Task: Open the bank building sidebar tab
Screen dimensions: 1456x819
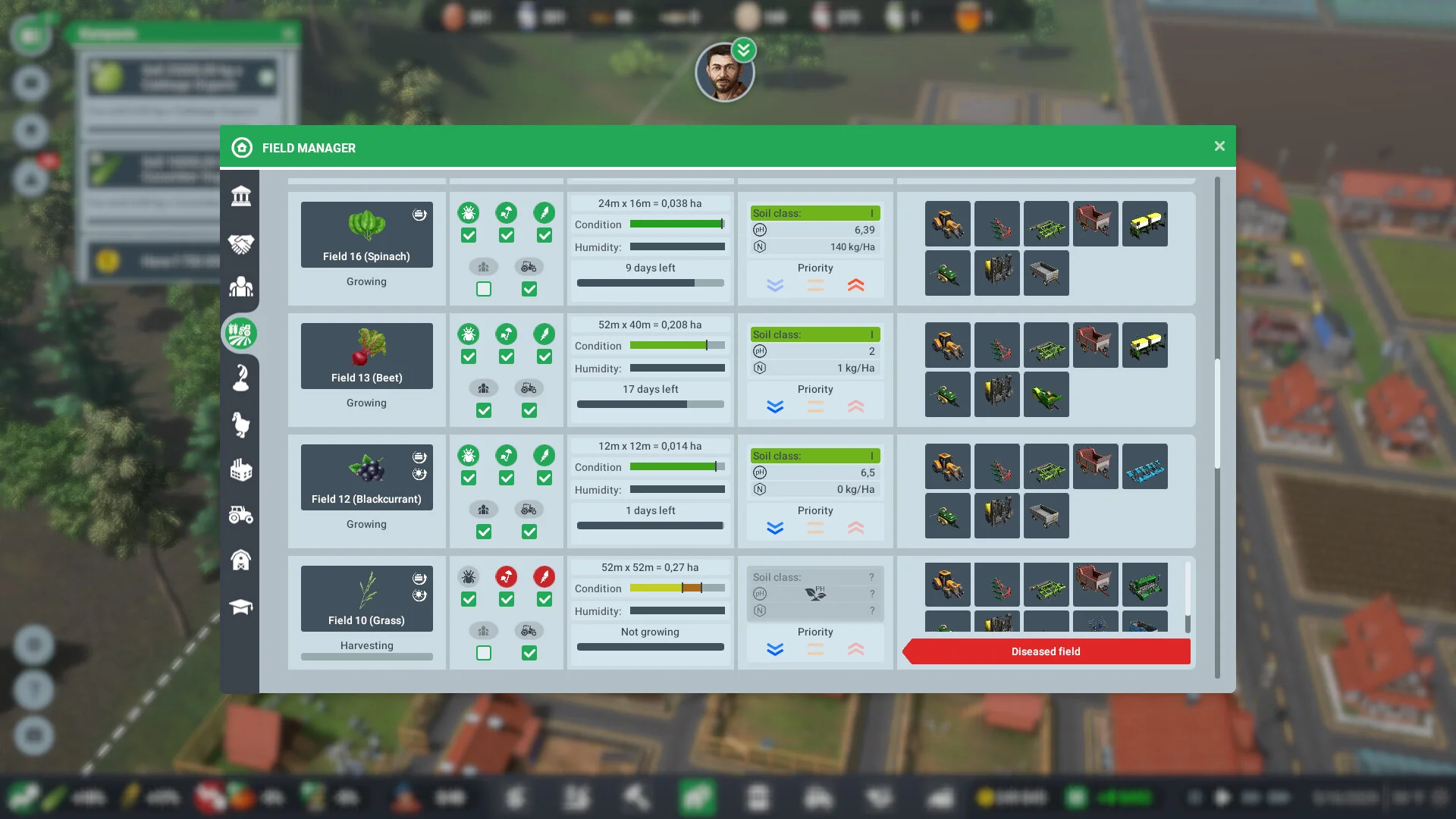Action: [241, 196]
